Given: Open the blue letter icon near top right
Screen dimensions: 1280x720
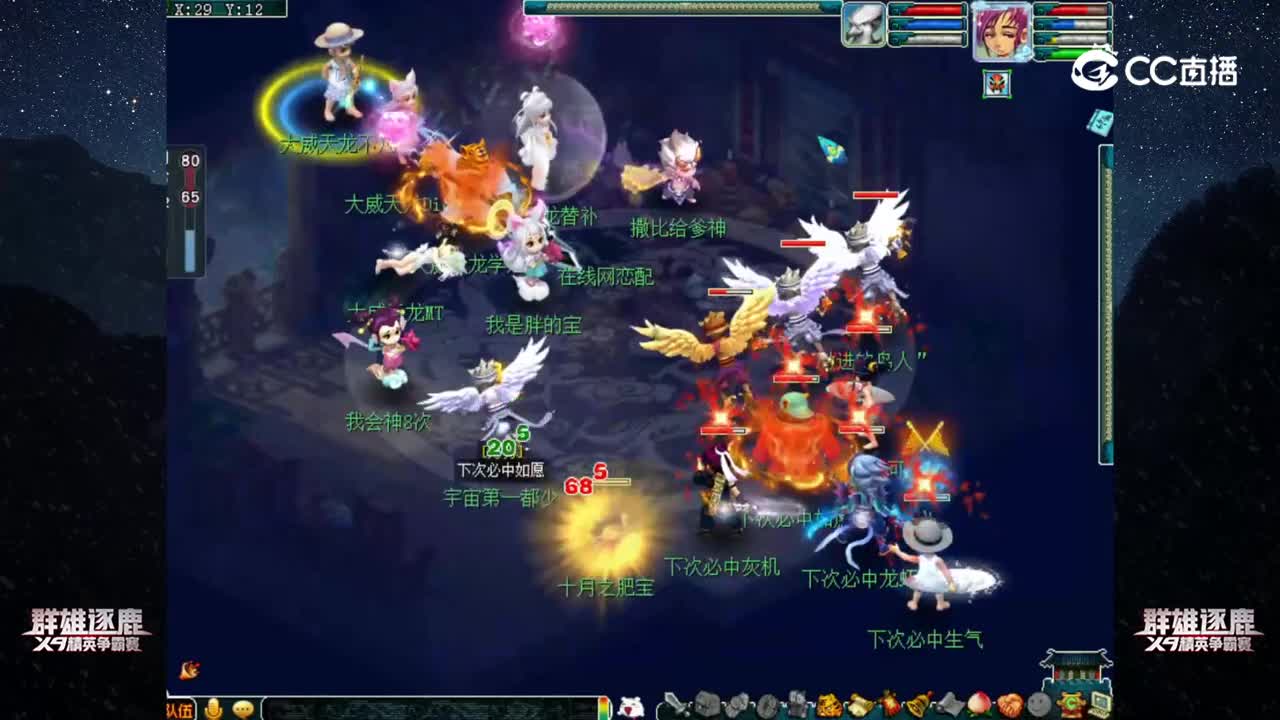Looking at the screenshot, I should tap(1101, 120).
